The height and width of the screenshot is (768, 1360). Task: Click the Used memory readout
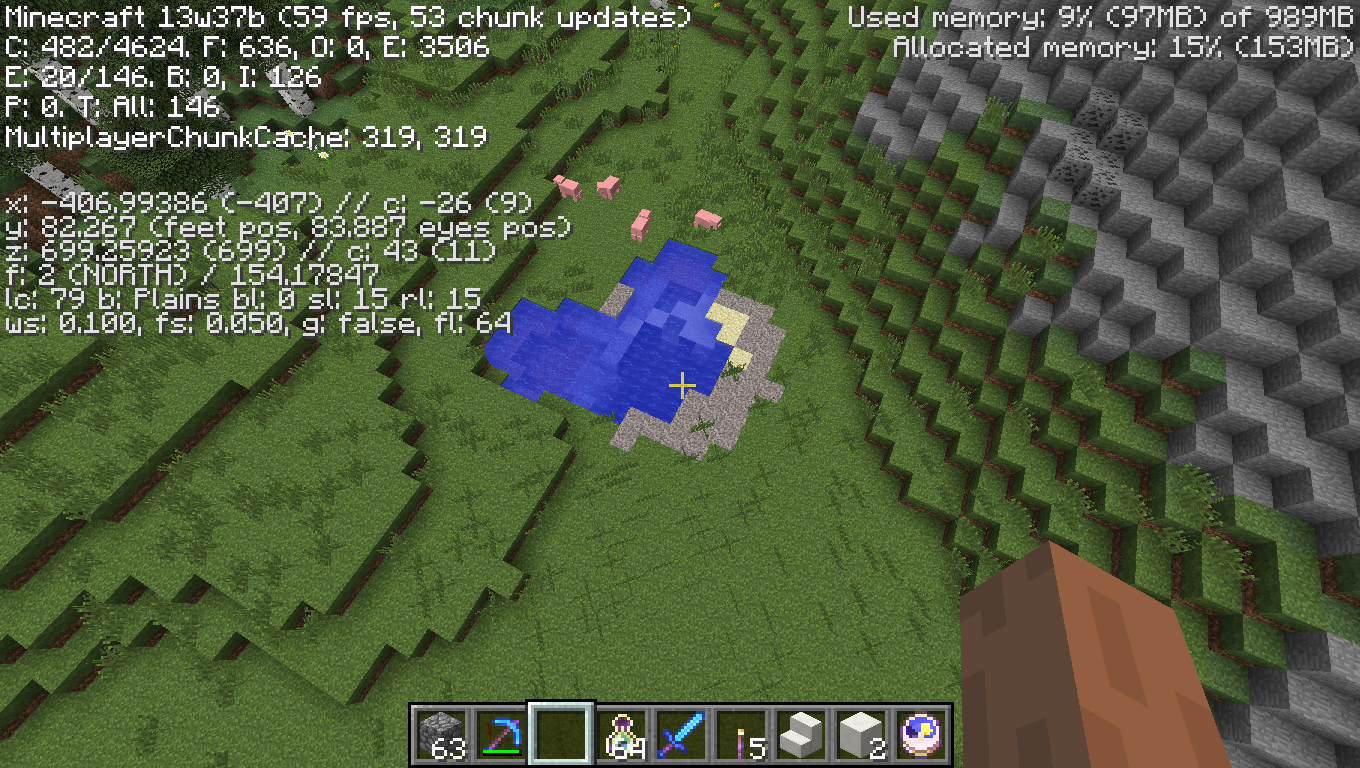[x=1100, y=15]
